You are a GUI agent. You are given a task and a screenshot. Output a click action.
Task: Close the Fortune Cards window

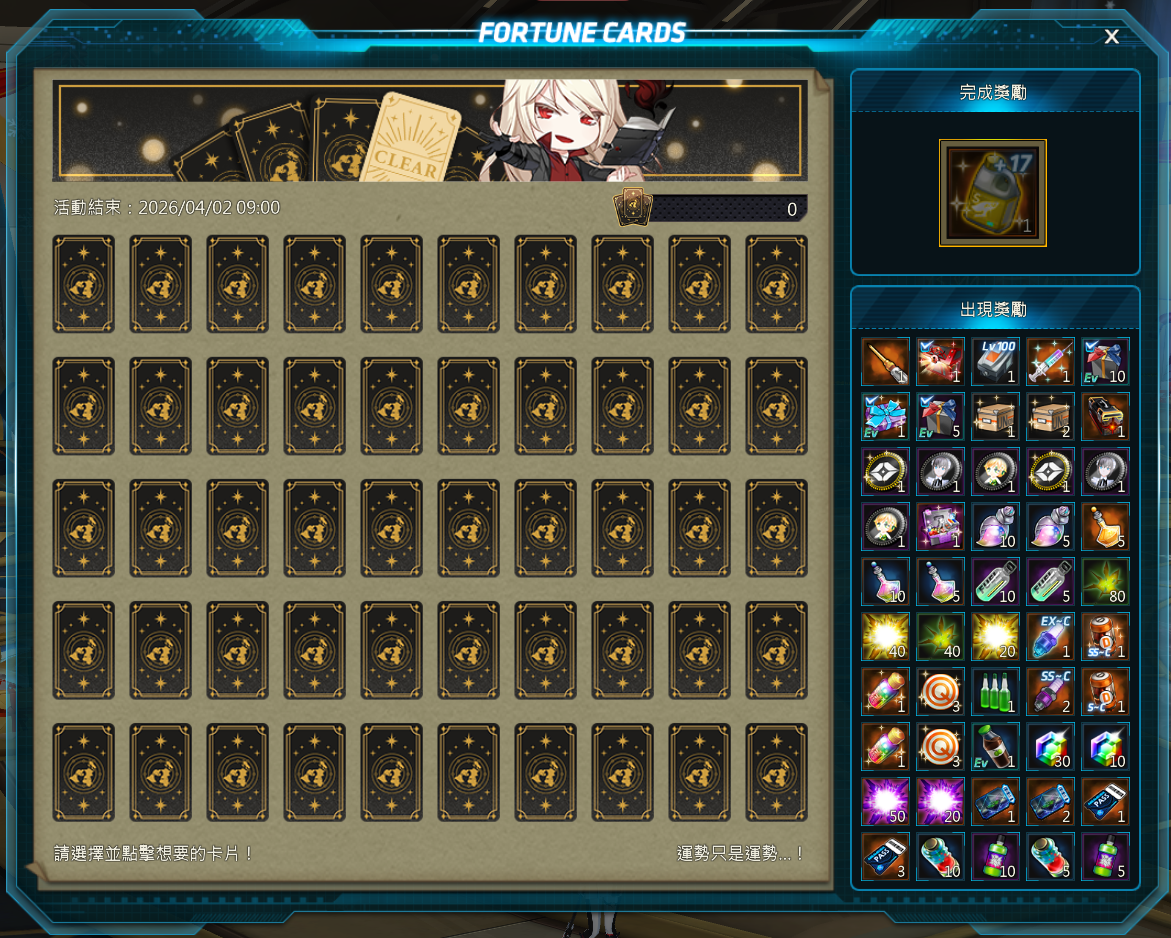pos(1111,37)
